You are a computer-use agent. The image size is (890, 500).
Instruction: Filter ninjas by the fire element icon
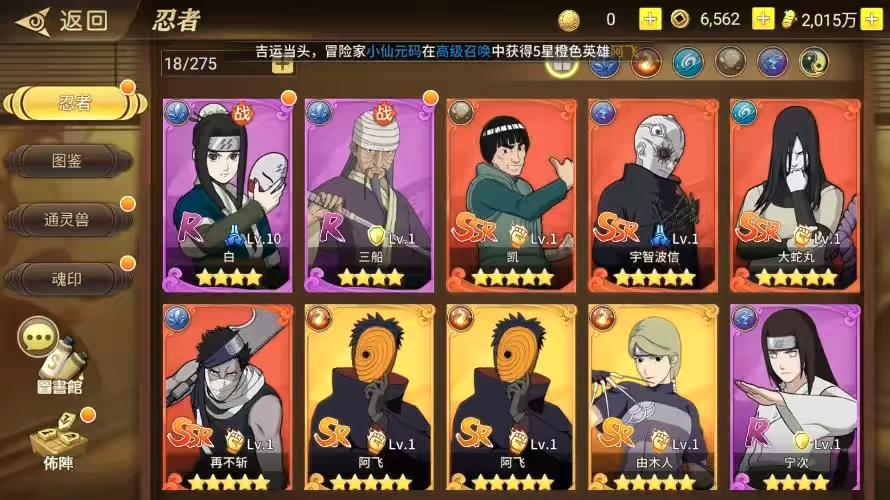click(x=646, y=63)
